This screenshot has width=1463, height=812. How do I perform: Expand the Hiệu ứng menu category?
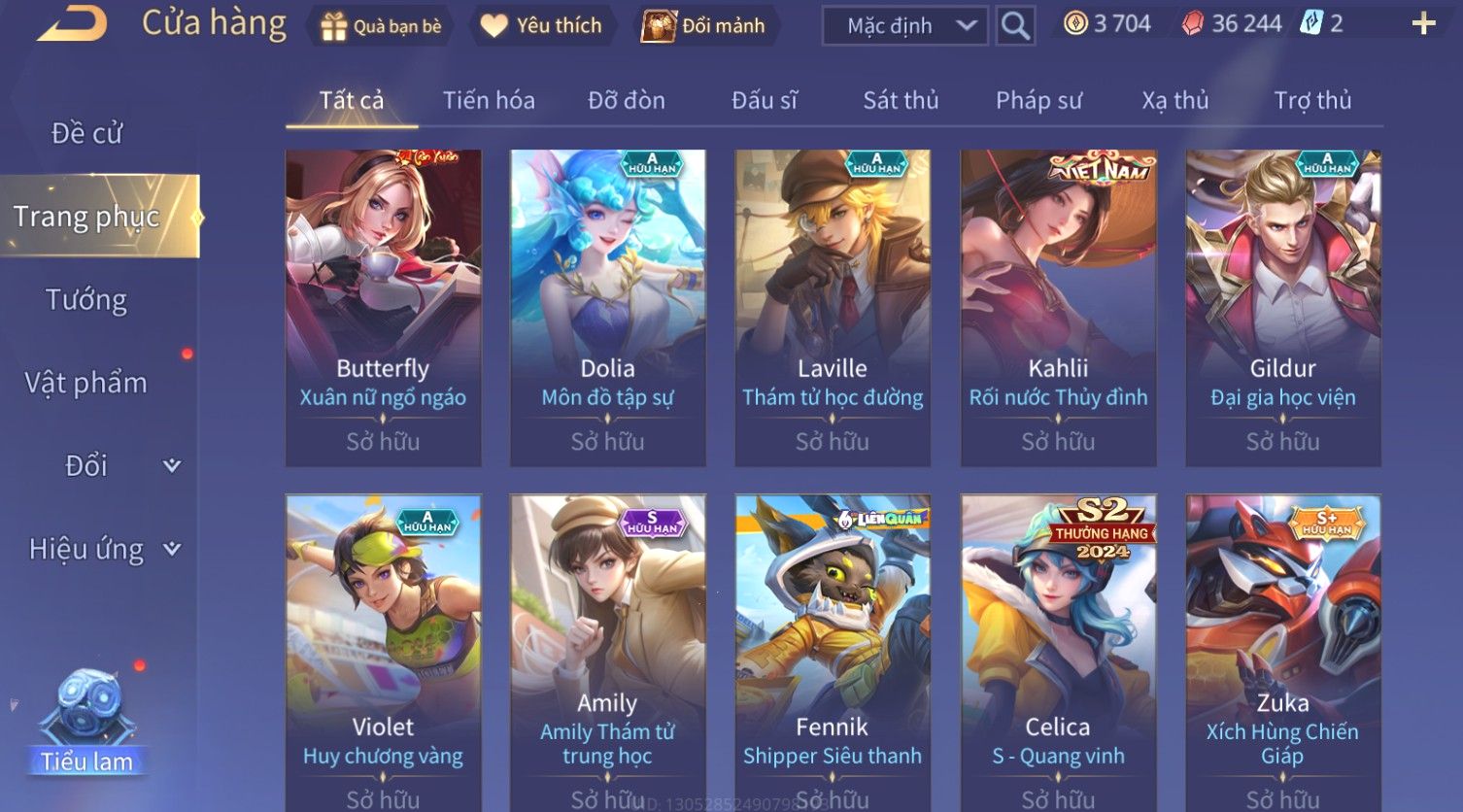point(103,550)
